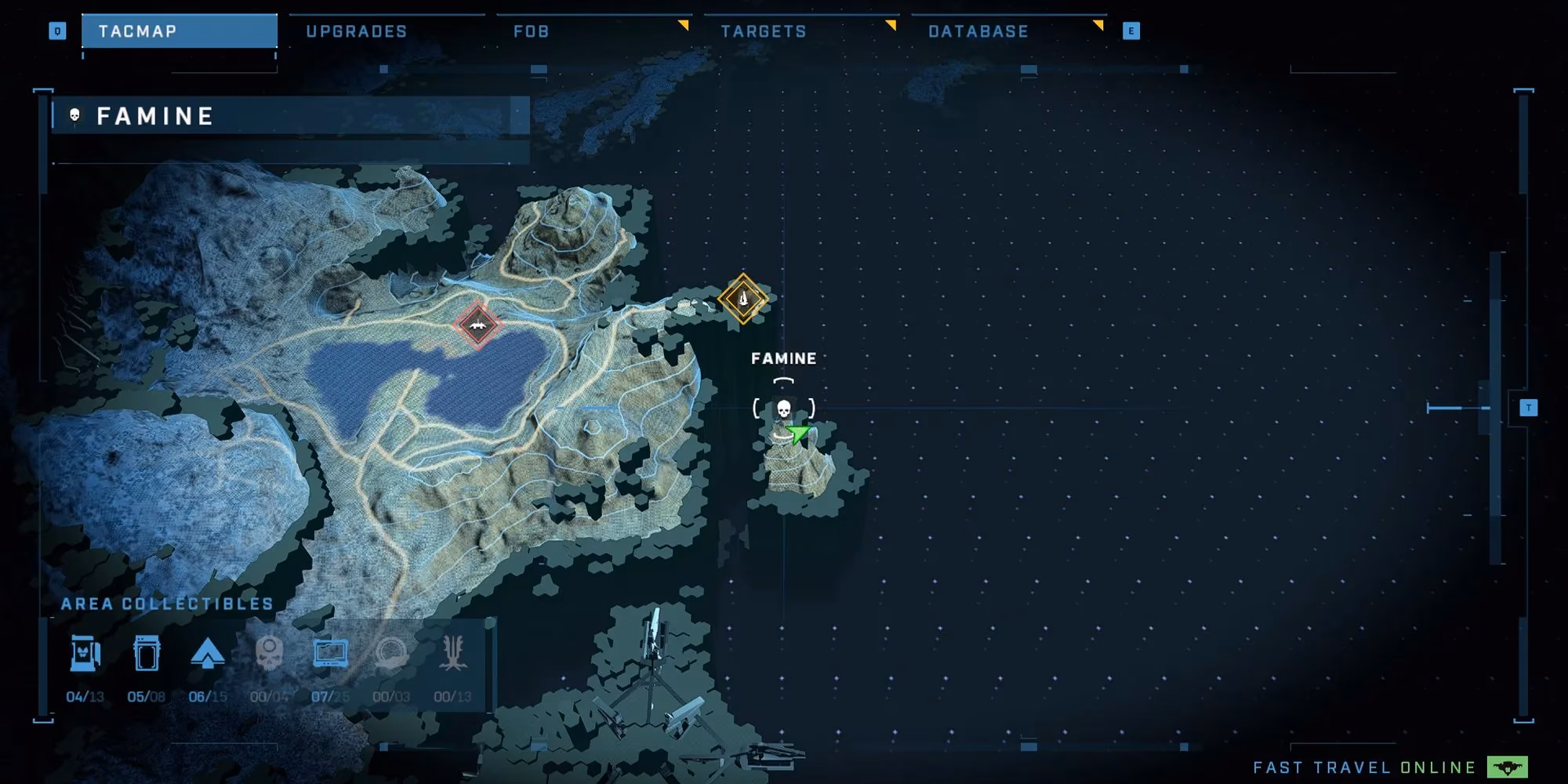Click the E shortcut key indicator
This screenshot has height=784, width=1568.
[1133, 31]
